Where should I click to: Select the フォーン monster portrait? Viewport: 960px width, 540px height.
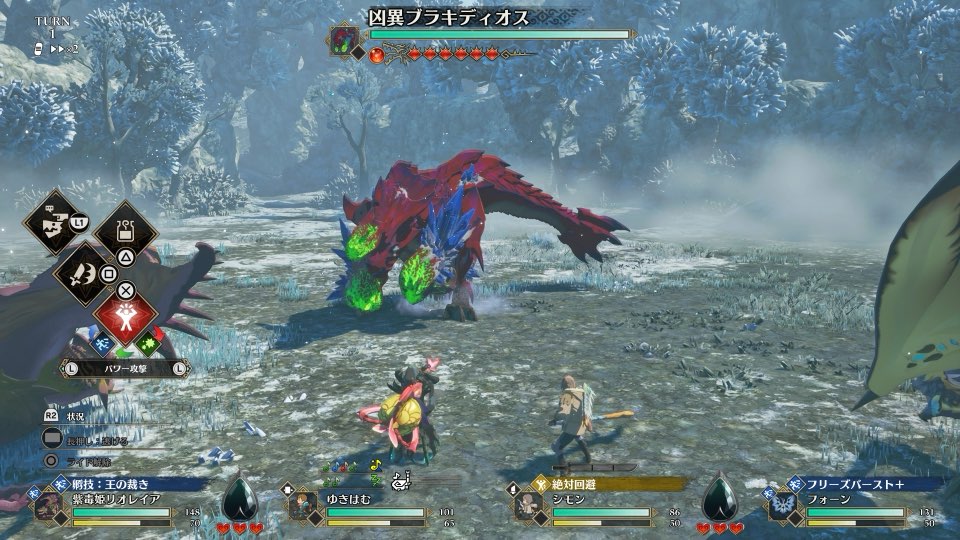point(784,507)
